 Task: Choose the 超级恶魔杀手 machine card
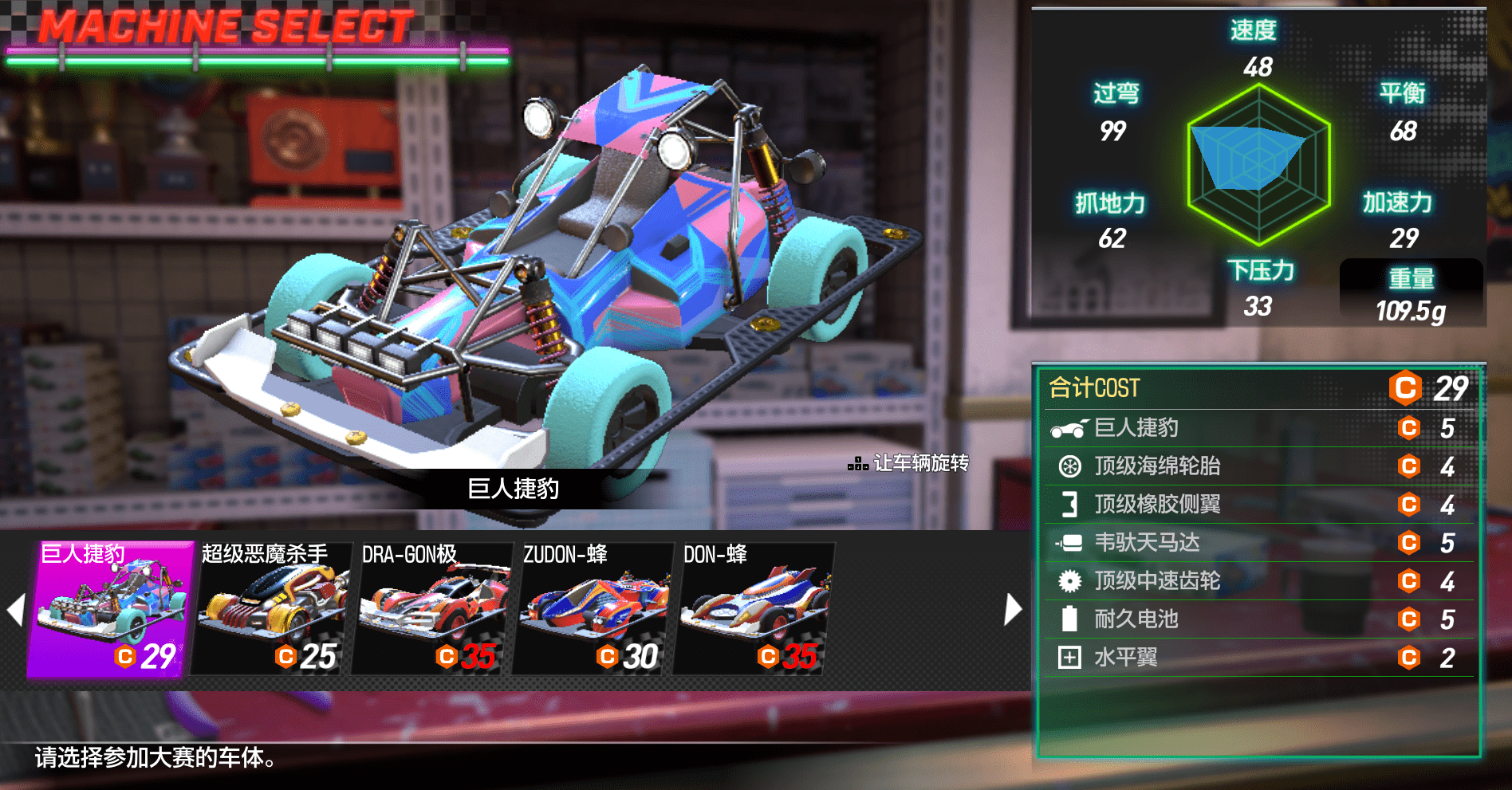pyautogui.click(x=272, y=610)
